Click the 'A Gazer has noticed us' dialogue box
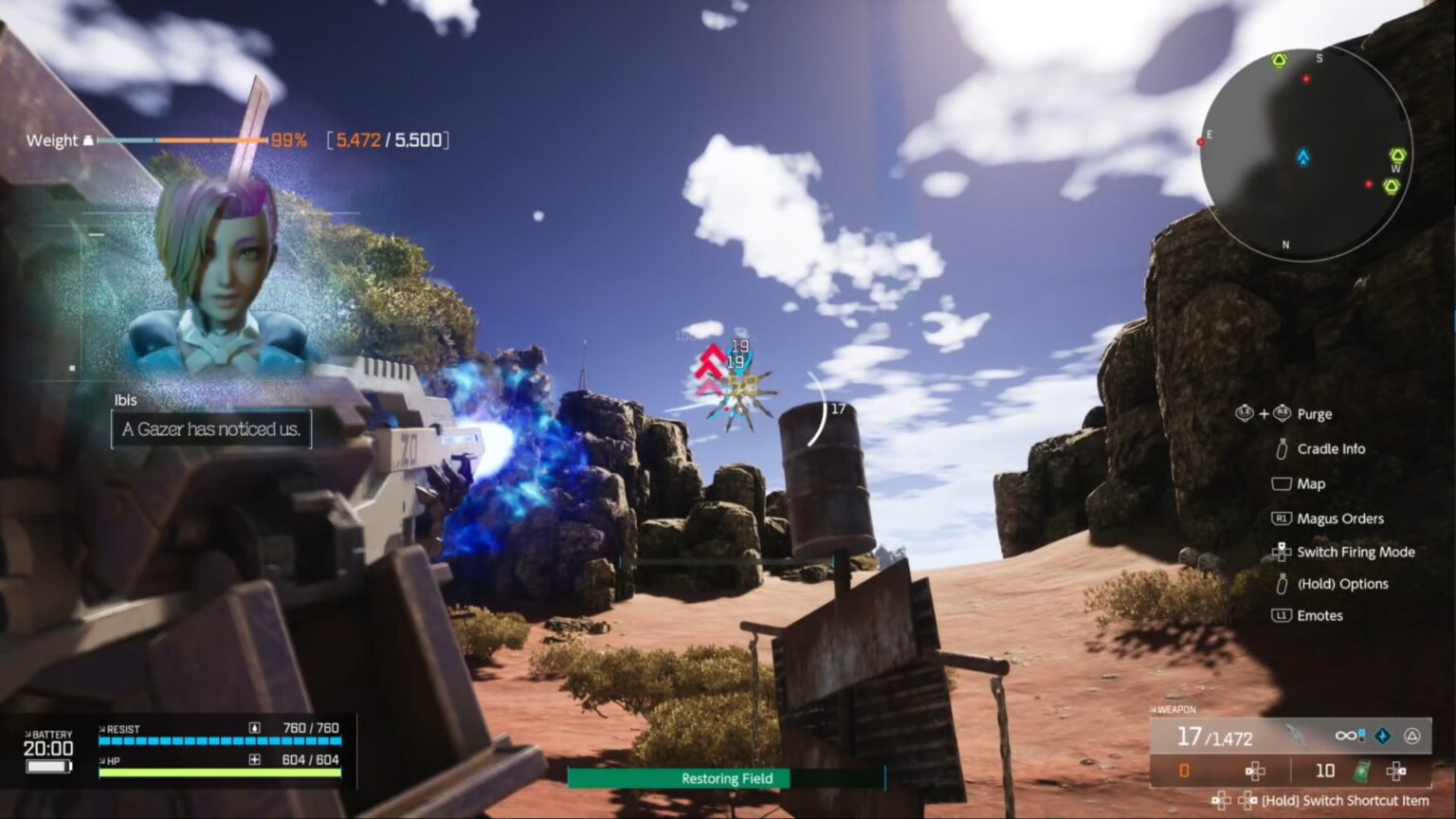This screenshot has height=819, width=1456. point(210,428)
